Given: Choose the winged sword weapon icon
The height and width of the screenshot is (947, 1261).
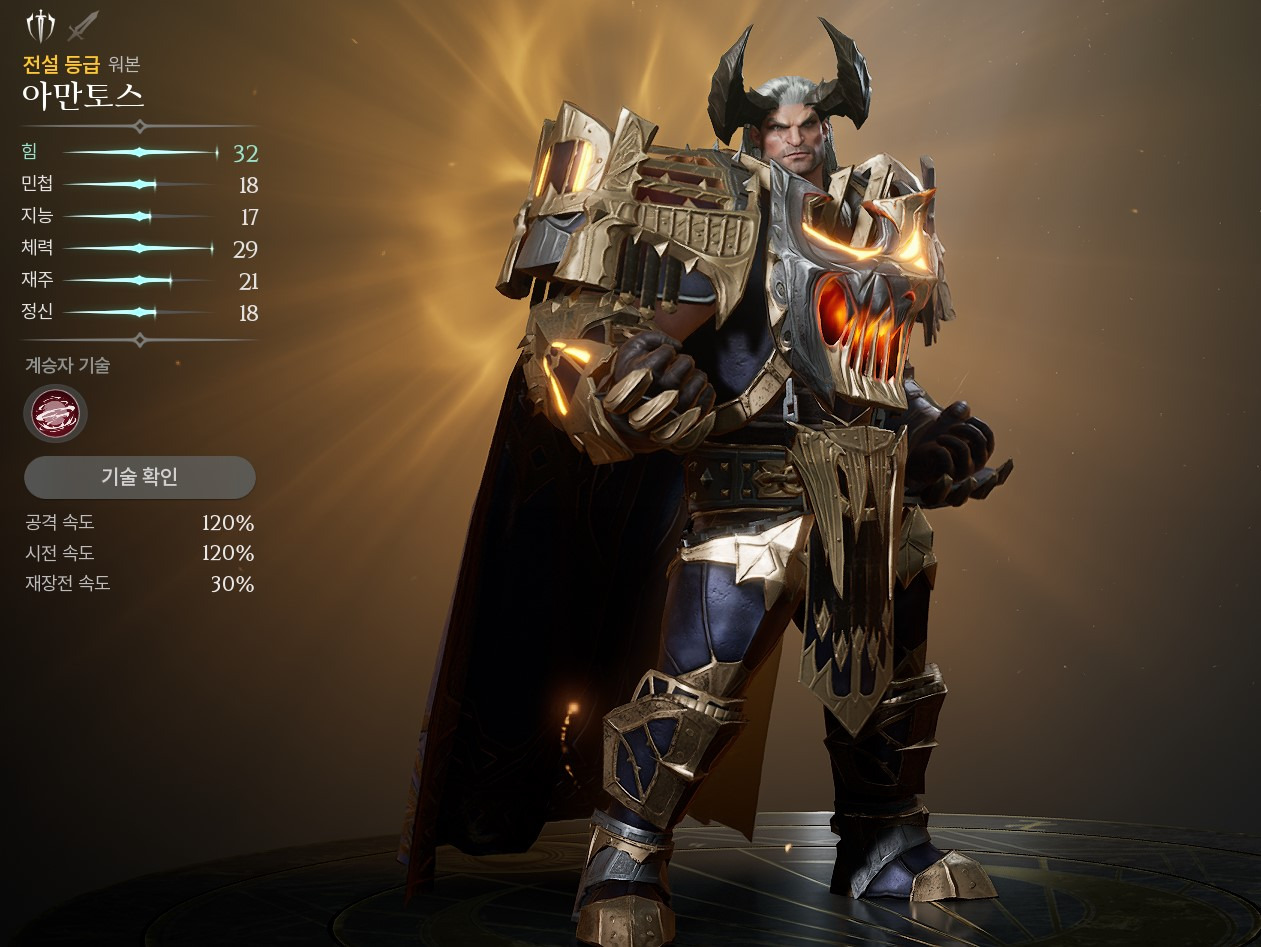Looking at the screenshot, I should 40,25.
